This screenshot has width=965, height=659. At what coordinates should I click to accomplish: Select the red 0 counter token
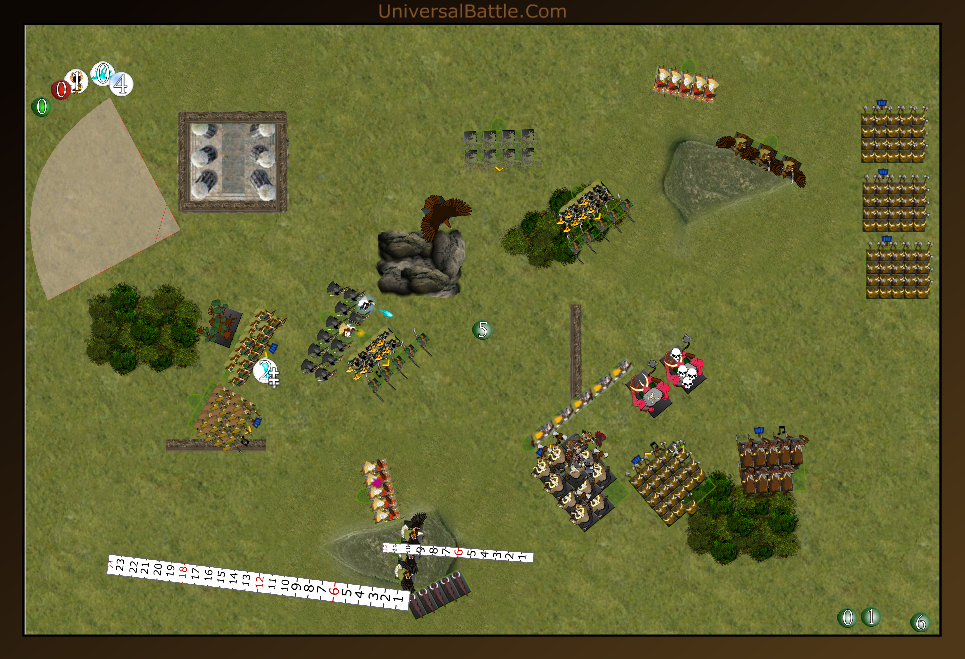point(61,90)
